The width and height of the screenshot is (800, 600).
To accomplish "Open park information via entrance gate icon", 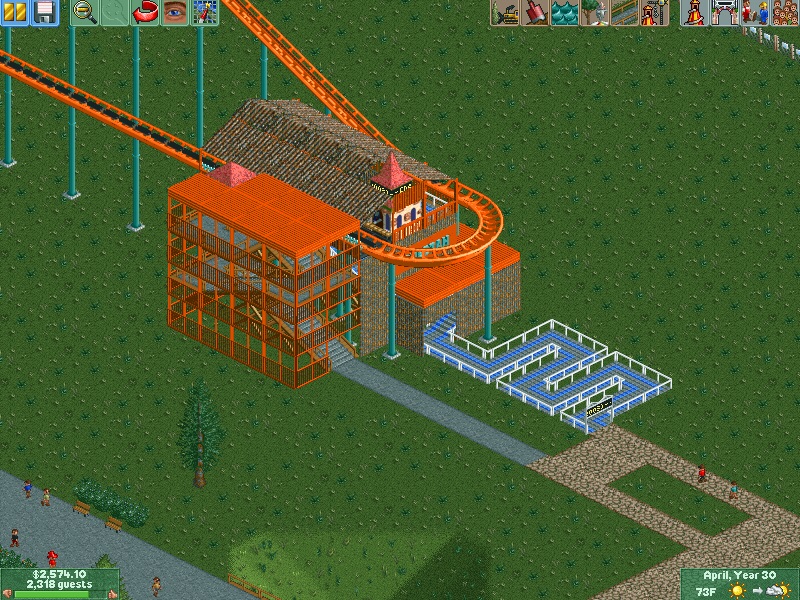I will [724, 13].
